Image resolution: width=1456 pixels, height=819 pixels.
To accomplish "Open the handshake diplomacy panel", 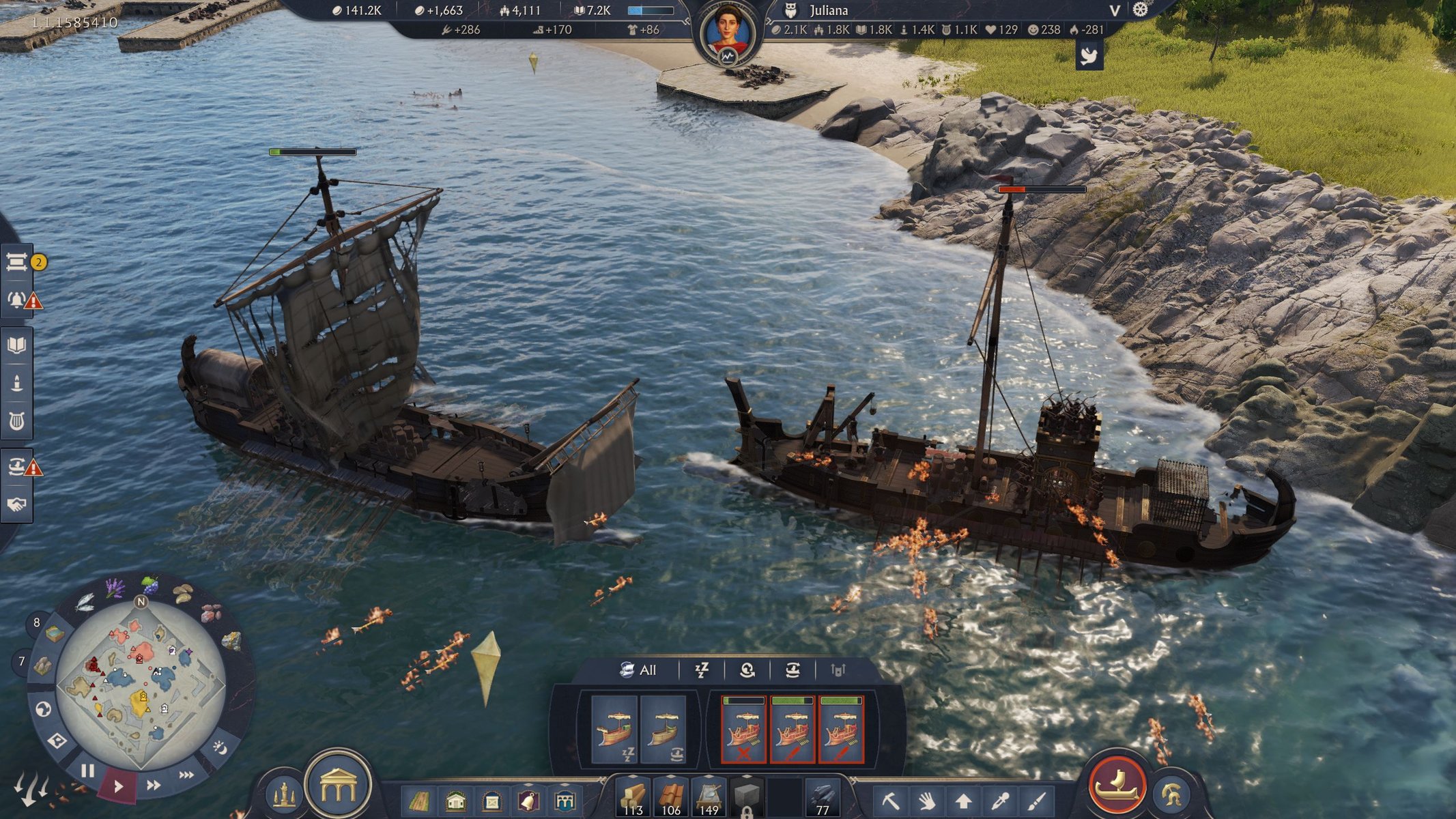I will 16,504.
